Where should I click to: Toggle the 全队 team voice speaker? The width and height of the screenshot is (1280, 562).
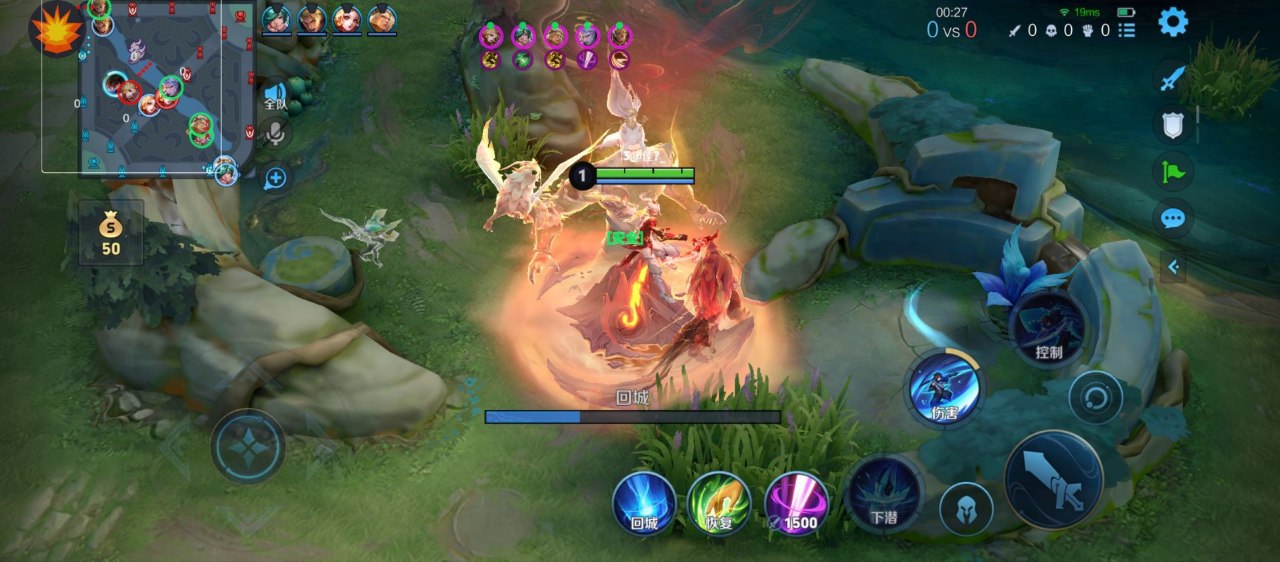pyautogui.click(x=275, y=95)
